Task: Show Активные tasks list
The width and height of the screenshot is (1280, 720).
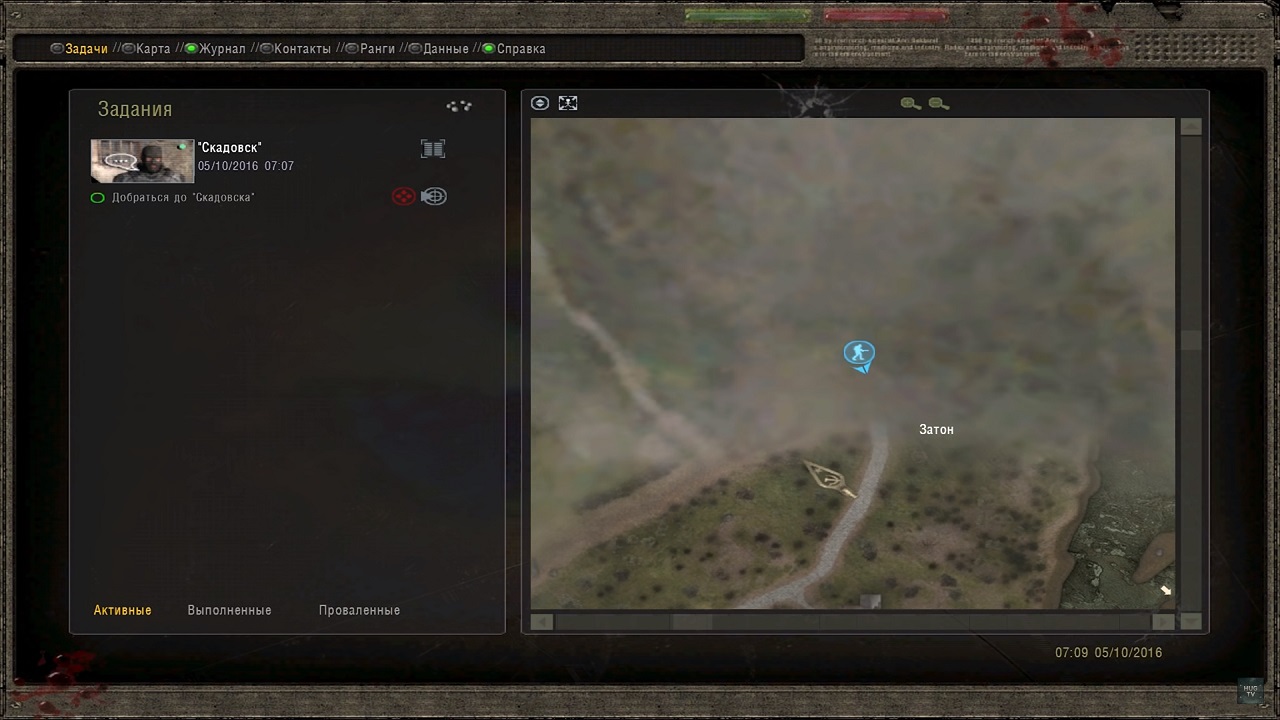Action: coord(122,610)
